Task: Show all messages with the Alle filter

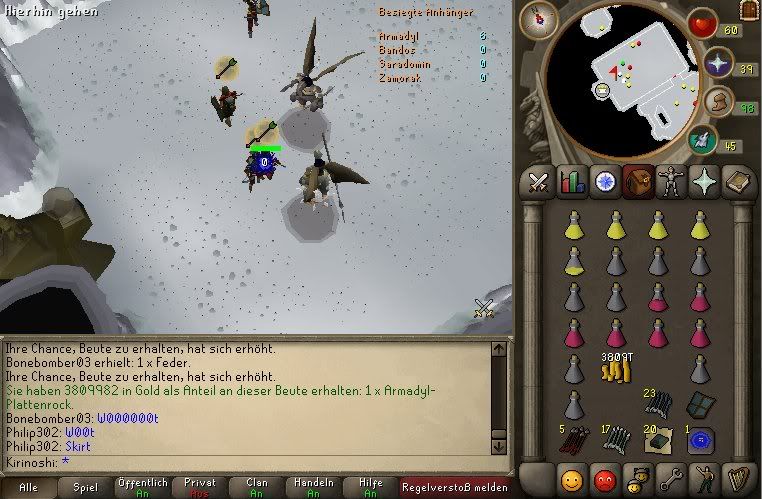Action: pyautogui.click(x=28, y=488)
